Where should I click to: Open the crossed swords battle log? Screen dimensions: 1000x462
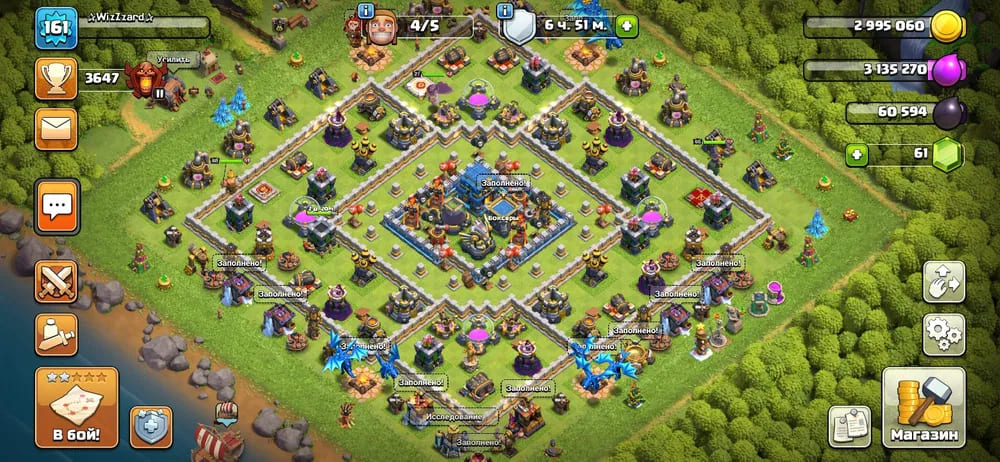pos(56,281)
